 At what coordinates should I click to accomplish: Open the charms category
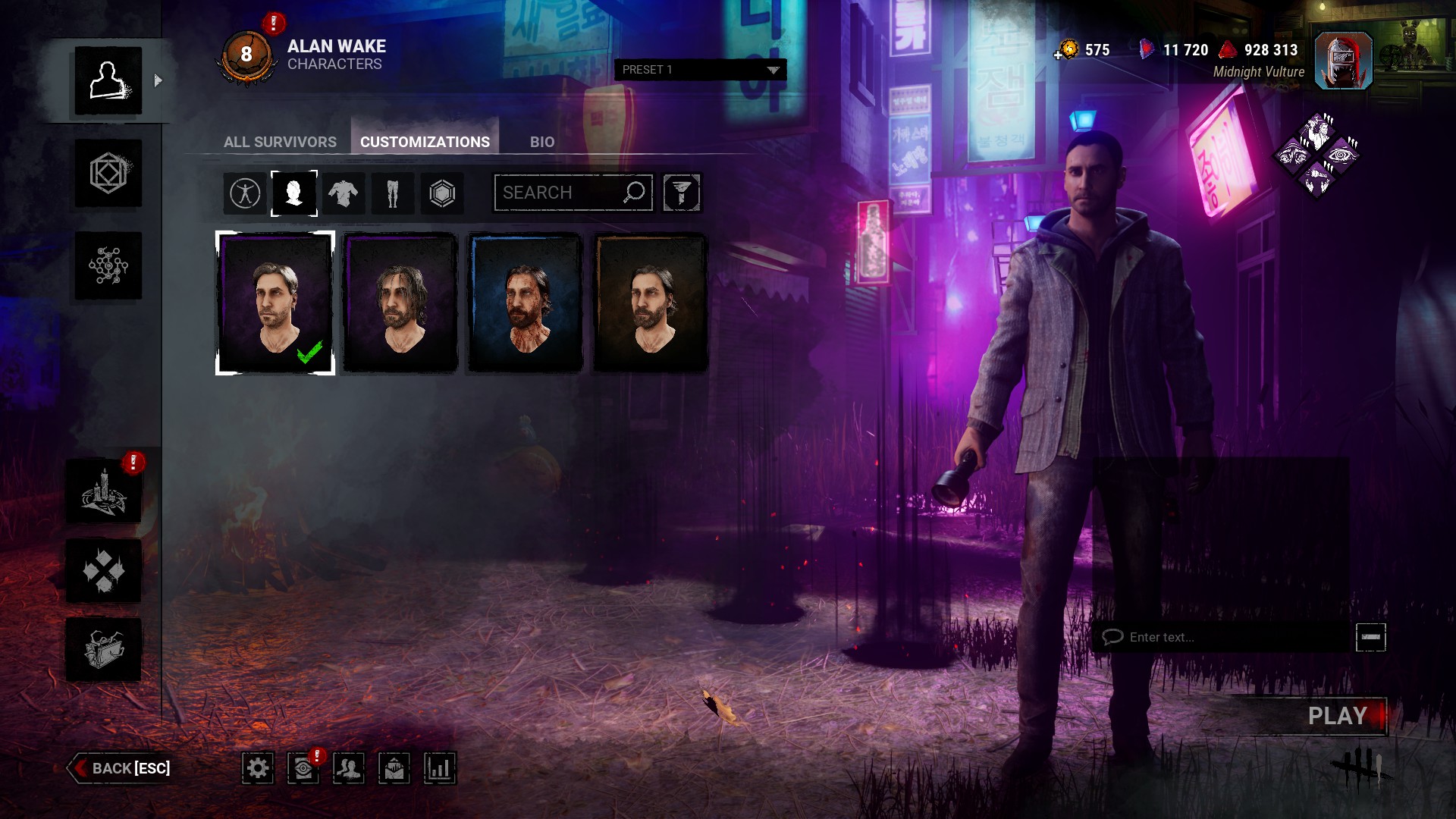pyautogui.click(x=442, y=193)
